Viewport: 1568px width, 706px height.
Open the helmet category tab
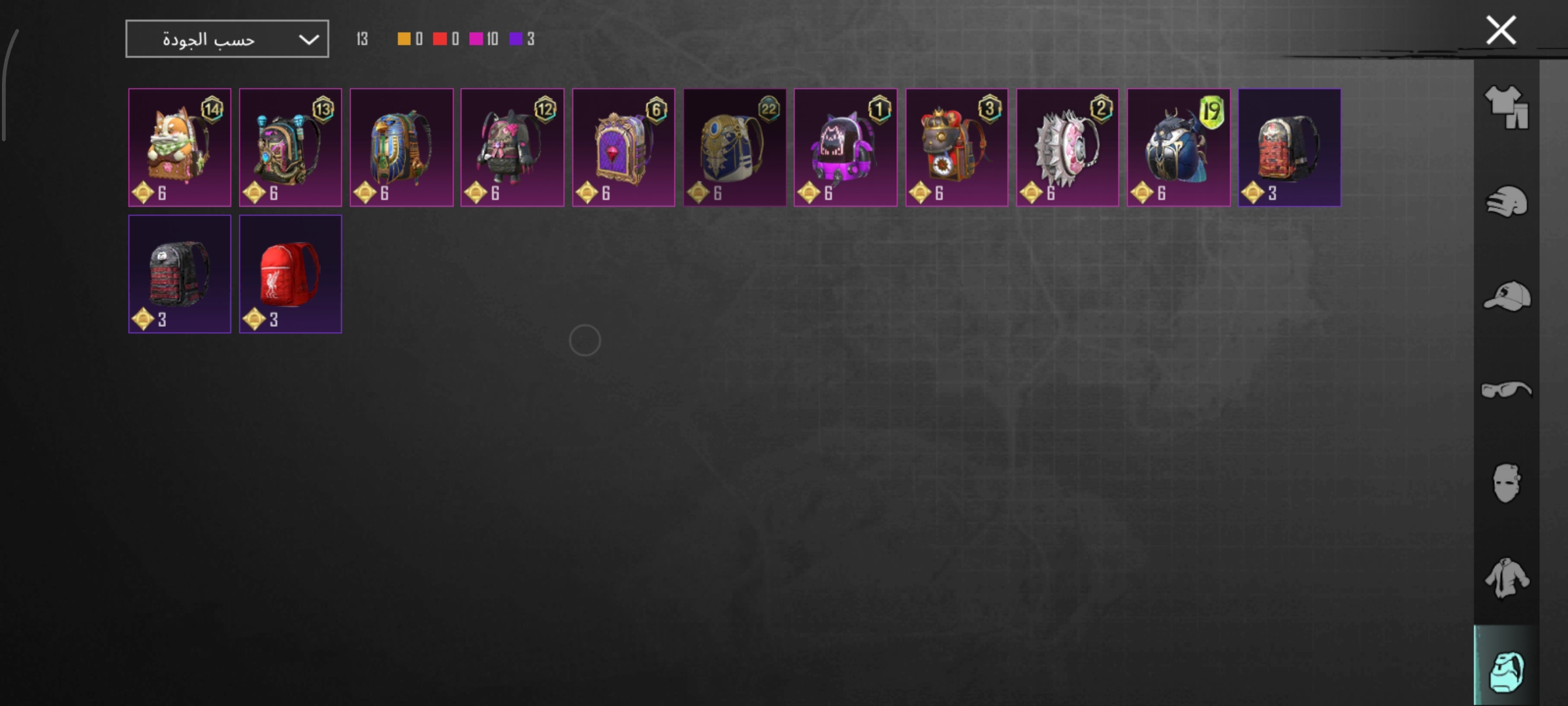click(x=1506, y=201)
